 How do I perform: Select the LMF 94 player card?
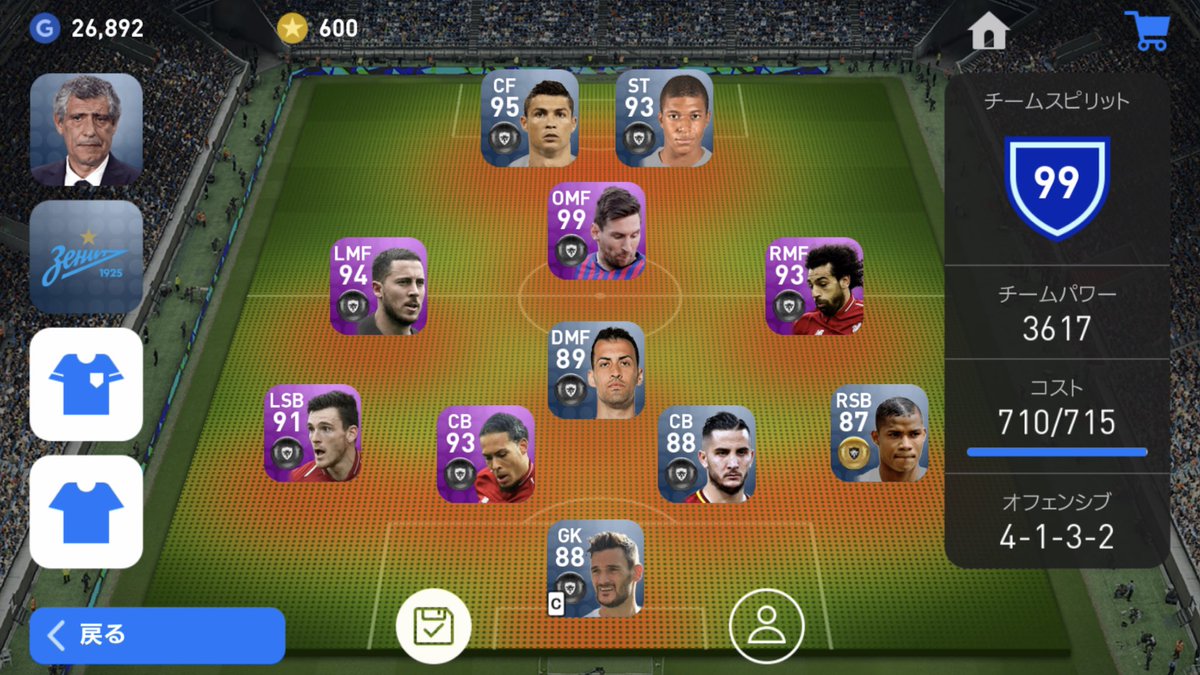379,286
